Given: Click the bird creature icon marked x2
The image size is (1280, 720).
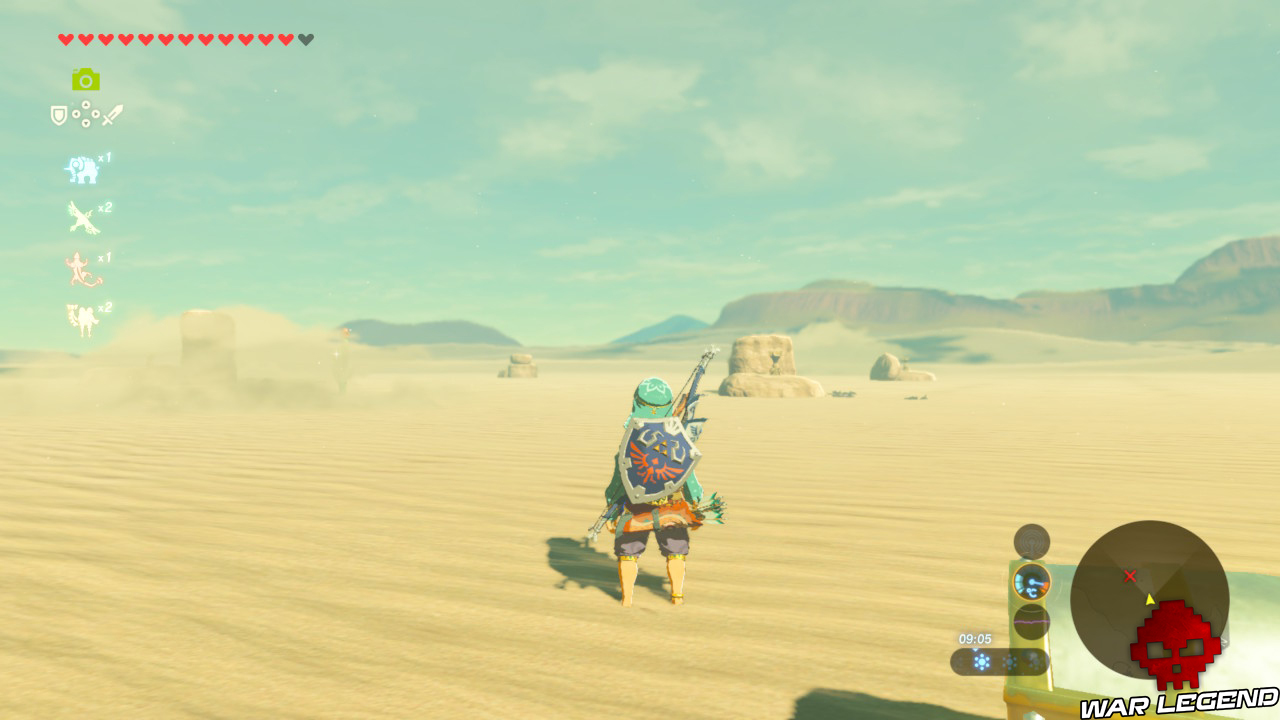Looking at the screenshot, I should click(80, 217).
